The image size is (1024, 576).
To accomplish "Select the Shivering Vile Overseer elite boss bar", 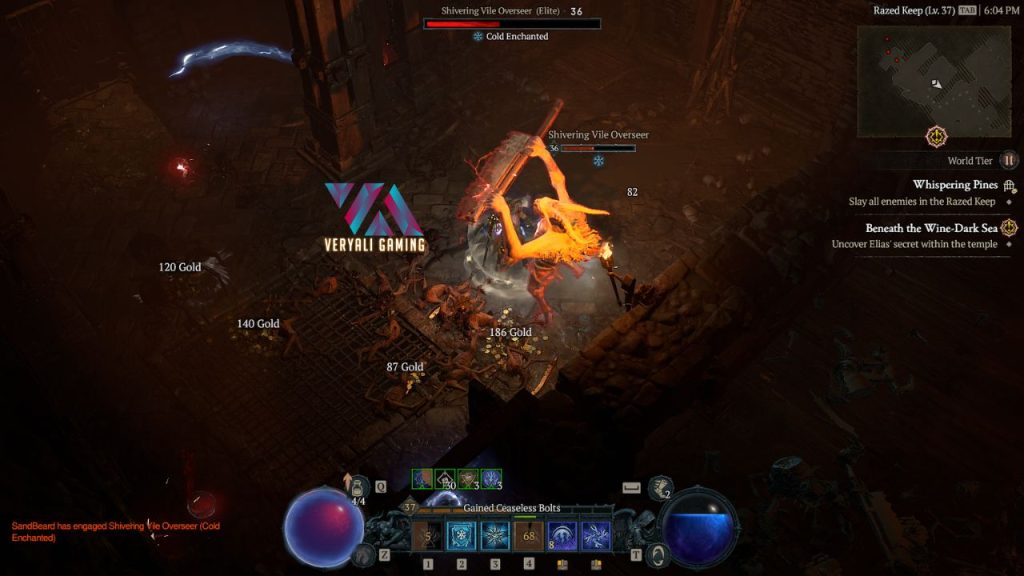I will (512, 23).
